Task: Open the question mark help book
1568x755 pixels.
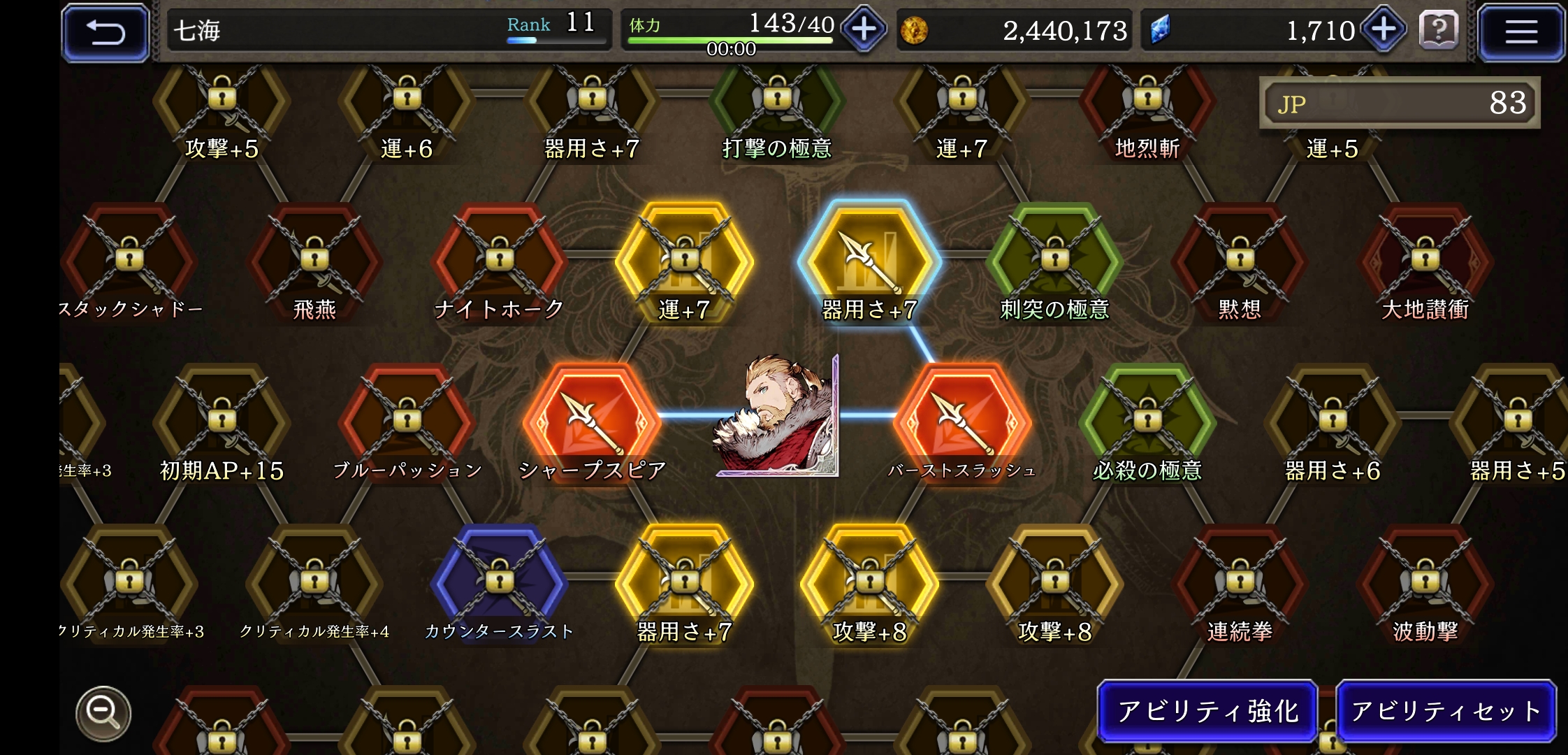Action: tap(1439, 31)
